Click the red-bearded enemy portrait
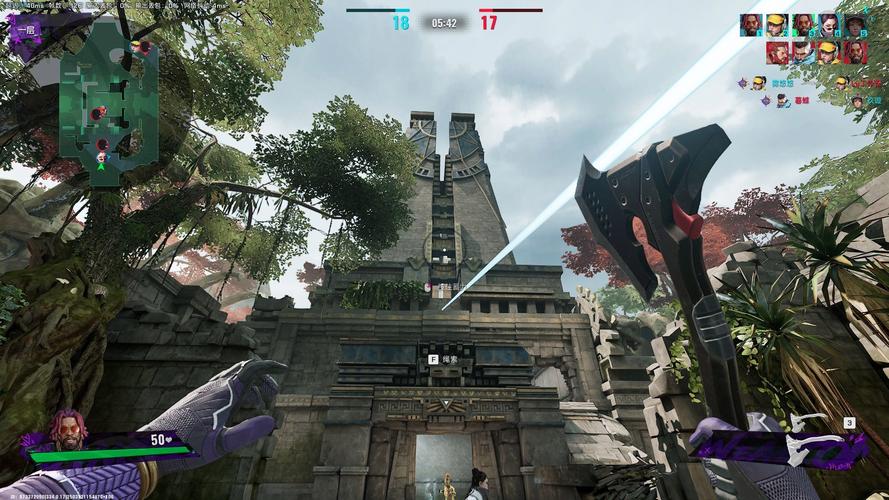 [777, 51]
